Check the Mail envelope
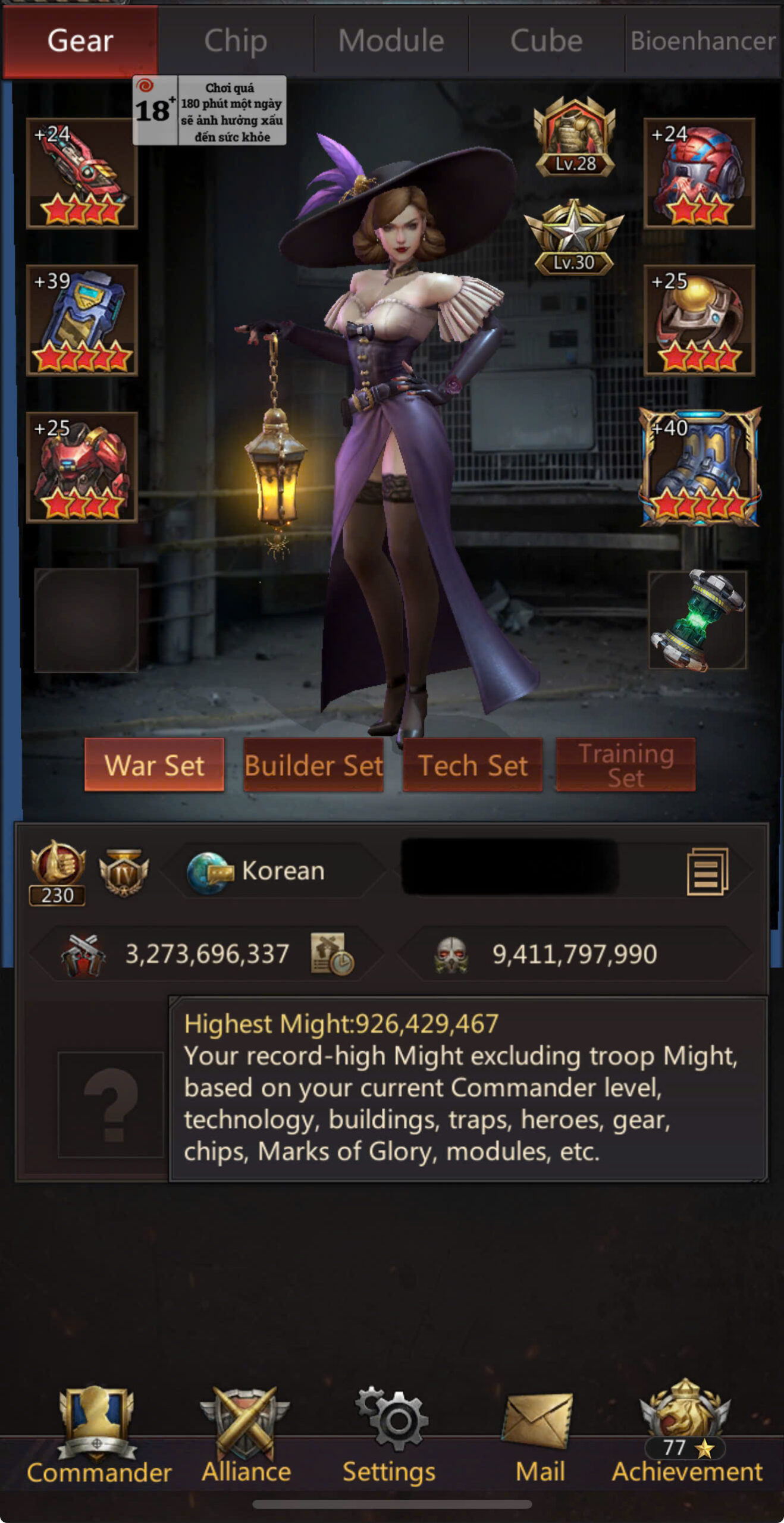 pyautogui.click(x=540, y=1434)
